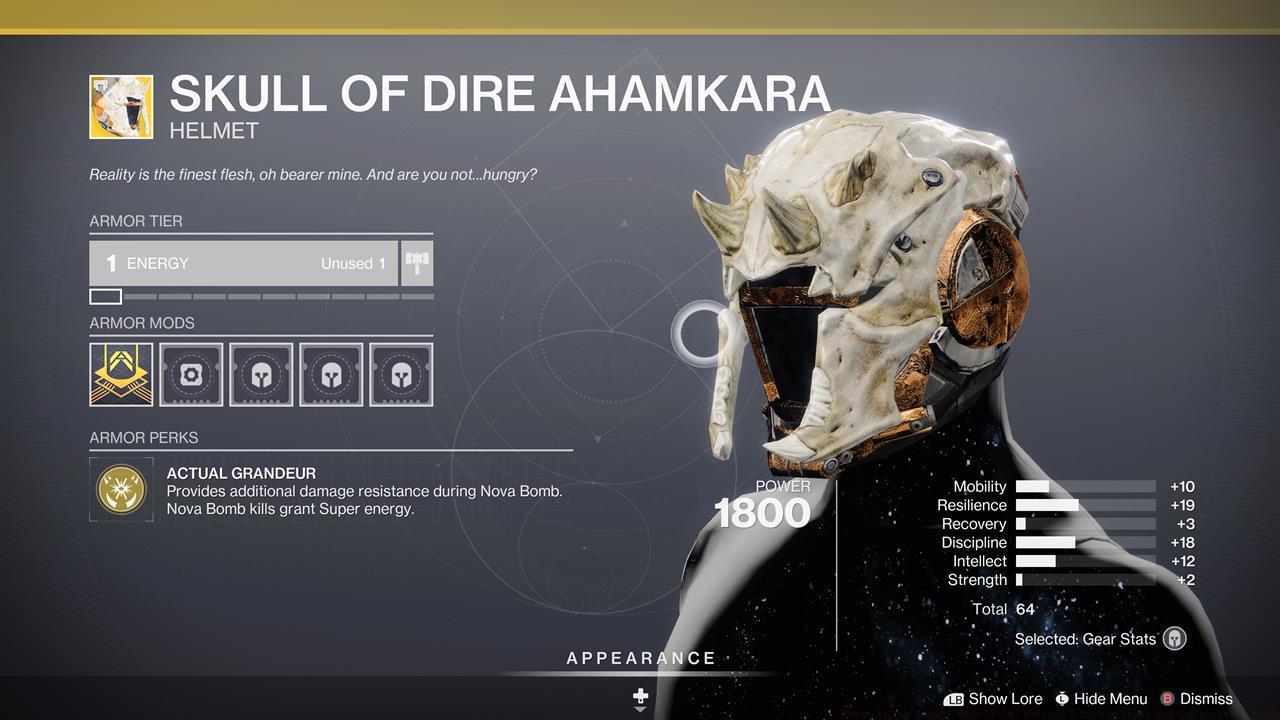Select the second helmet mod socket

[331, 374]
